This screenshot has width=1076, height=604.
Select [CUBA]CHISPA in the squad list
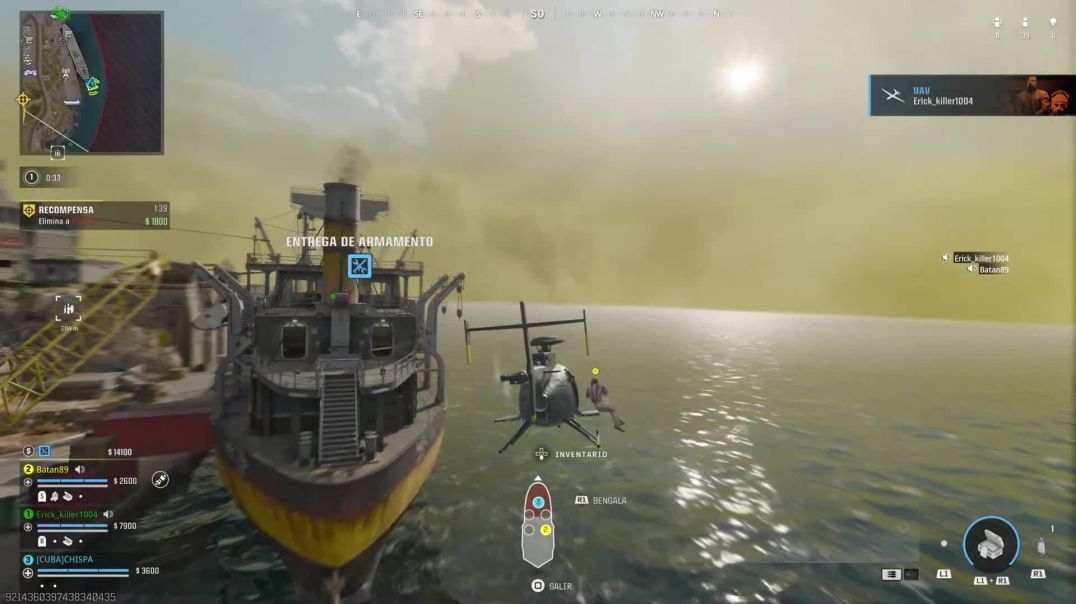pos(64,559)
